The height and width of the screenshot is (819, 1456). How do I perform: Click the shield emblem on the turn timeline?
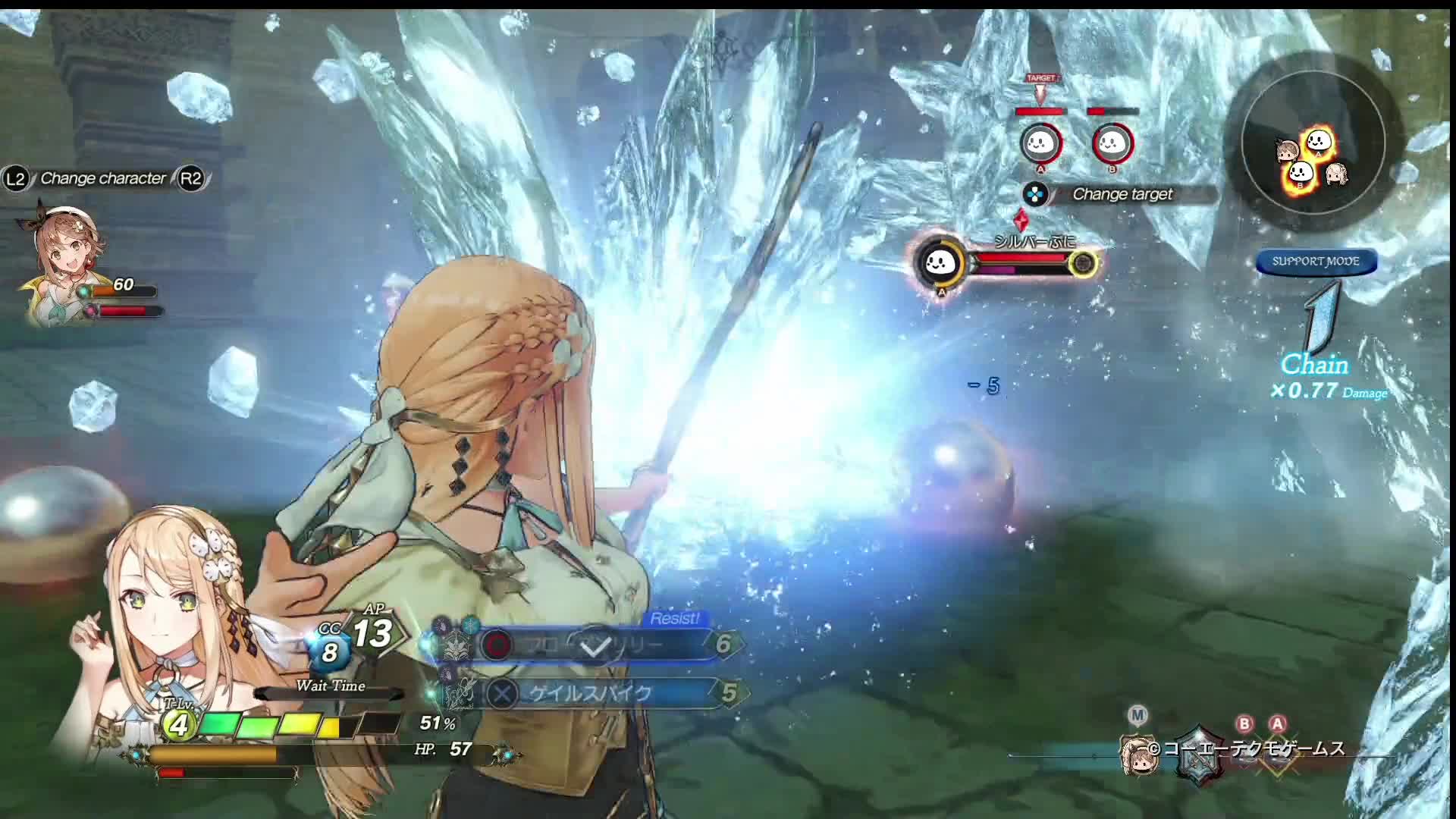[1199, 754]
